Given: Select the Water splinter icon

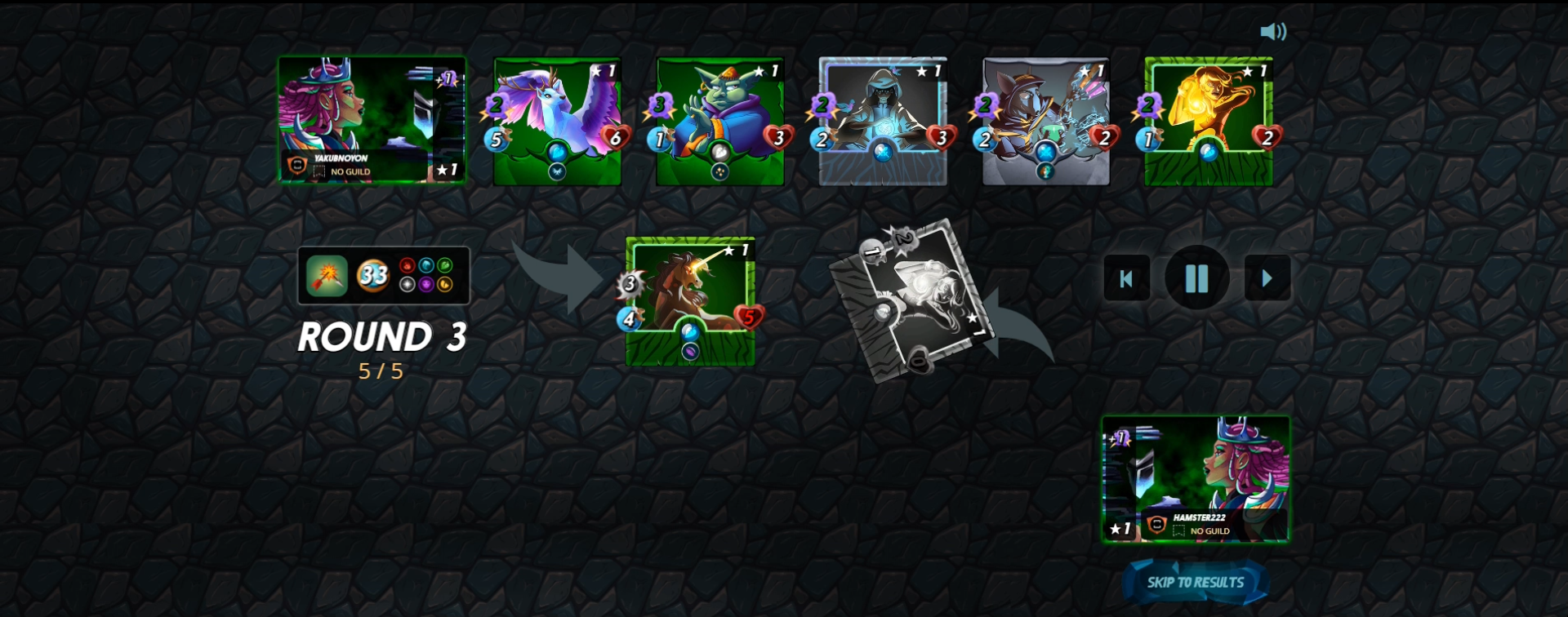Looking at the screenshot, I should tap(427, 266).
